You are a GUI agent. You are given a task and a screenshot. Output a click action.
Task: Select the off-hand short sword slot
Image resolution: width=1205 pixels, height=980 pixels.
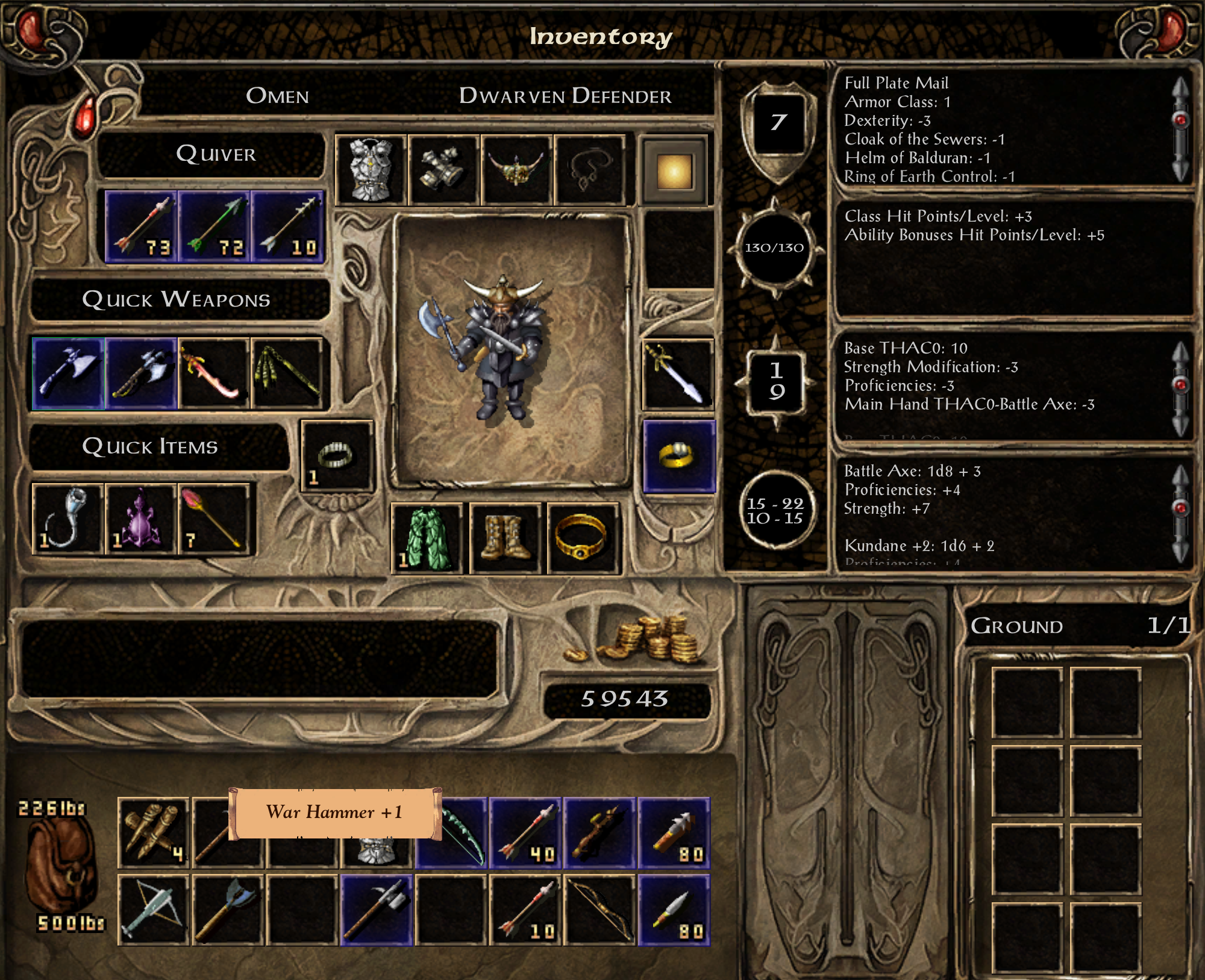(678, 374)
